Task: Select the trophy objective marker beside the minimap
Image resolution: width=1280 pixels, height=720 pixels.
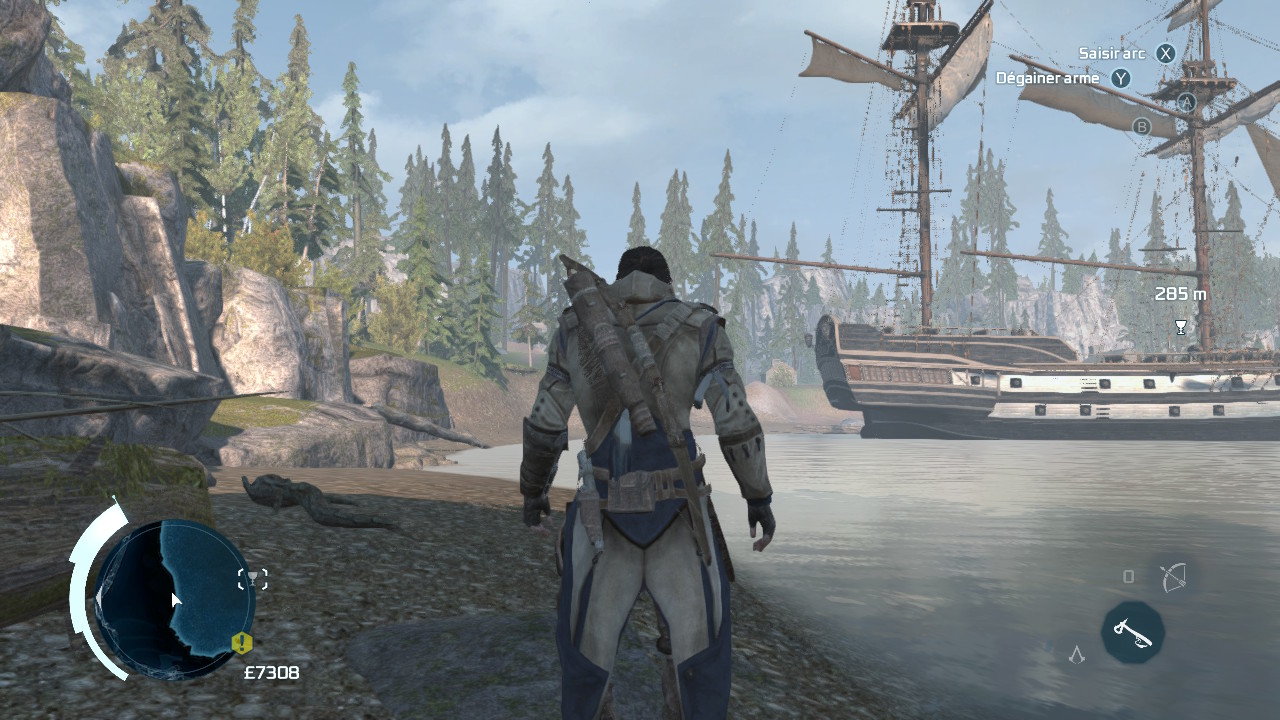Action: coord(253,578)
